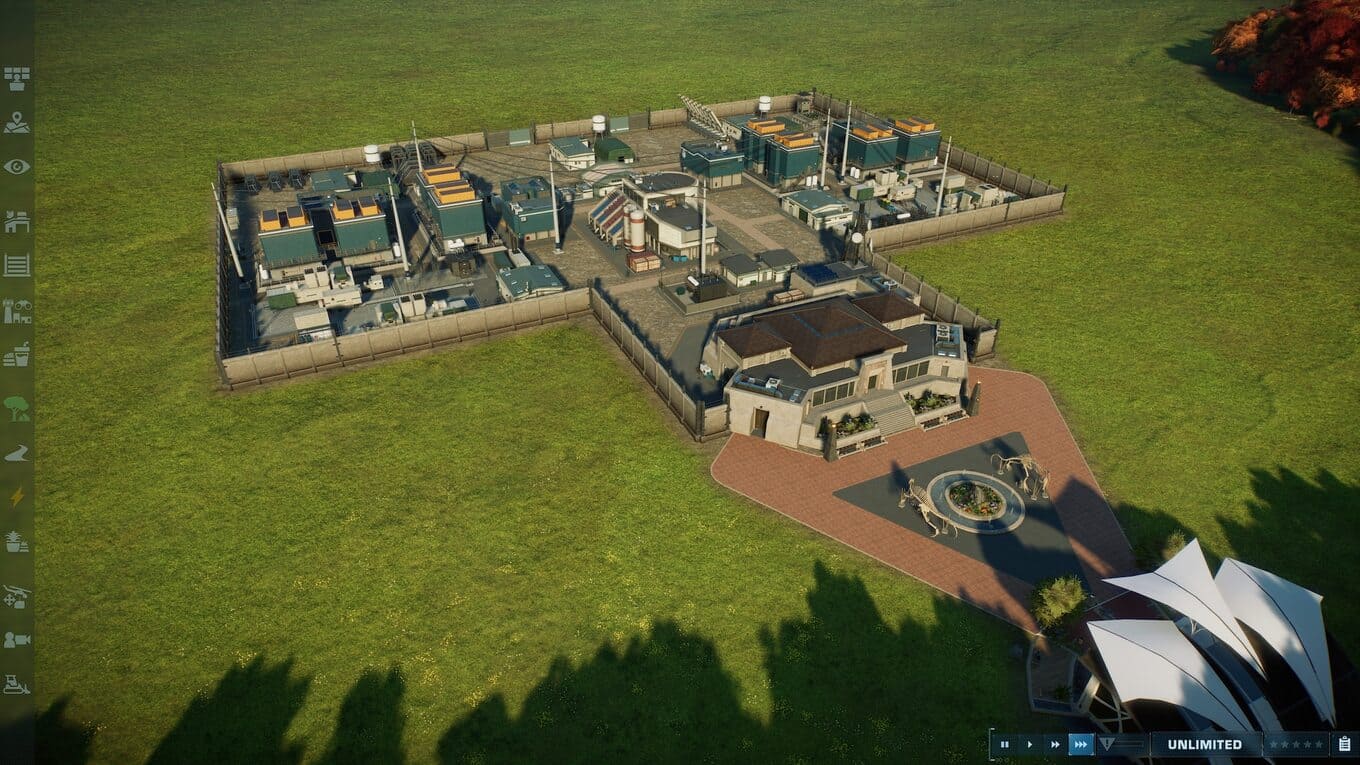Select the bulldozer demolish tool
Viewport: 1360px width, 765px height.
tap(17, 685)
